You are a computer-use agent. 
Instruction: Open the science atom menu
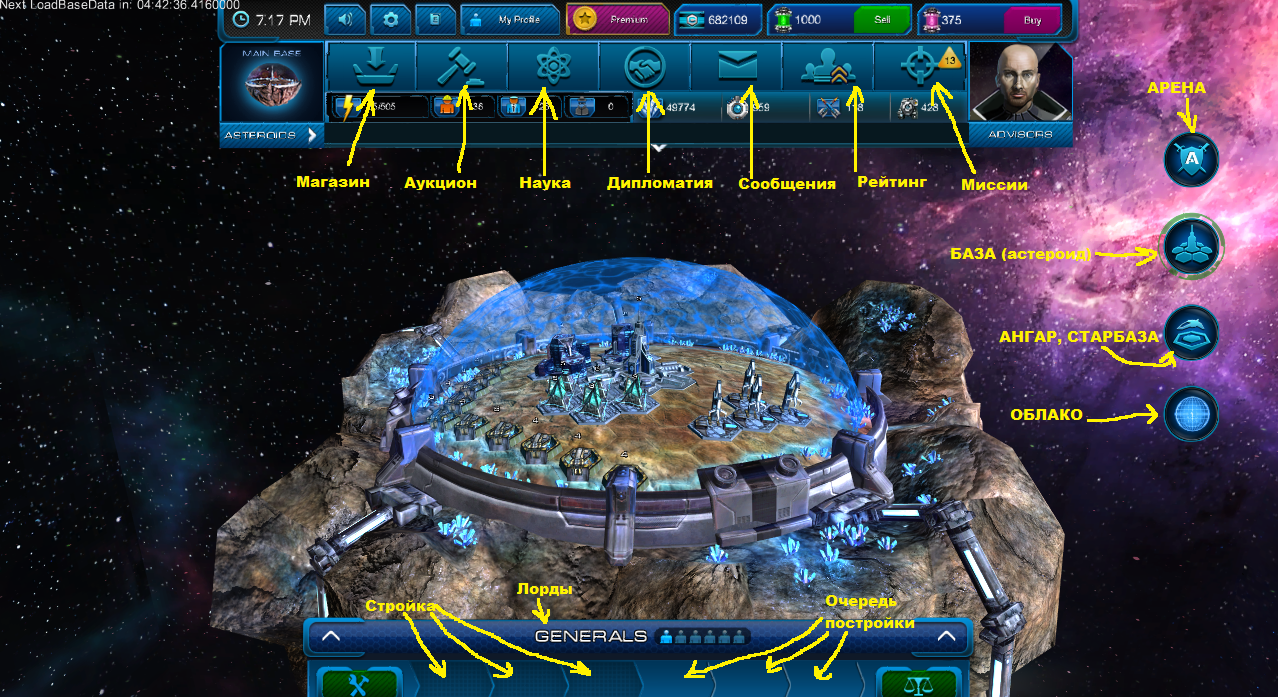553,66
